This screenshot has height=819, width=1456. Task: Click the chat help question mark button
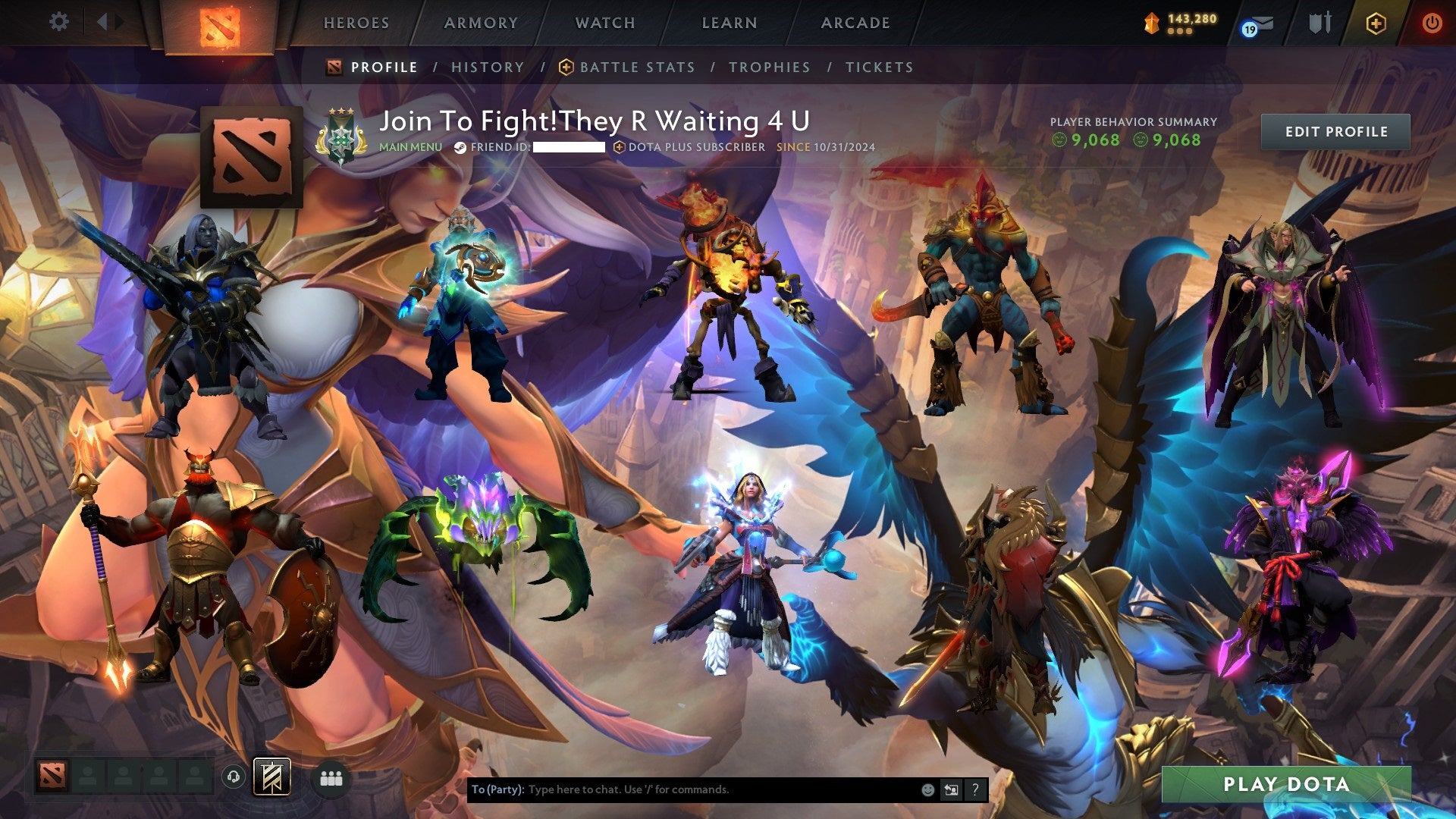[x=975, y=789]
